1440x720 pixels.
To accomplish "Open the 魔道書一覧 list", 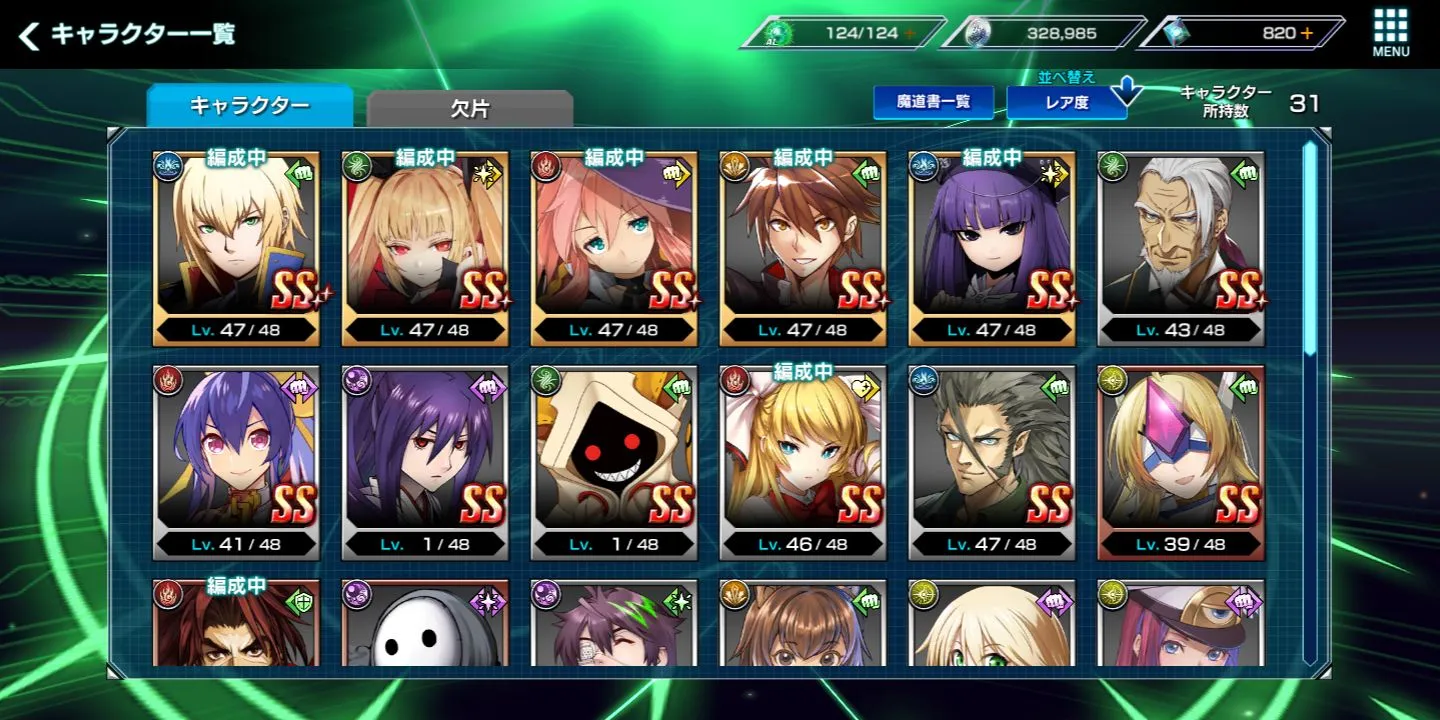I will [x=932, y=102].
